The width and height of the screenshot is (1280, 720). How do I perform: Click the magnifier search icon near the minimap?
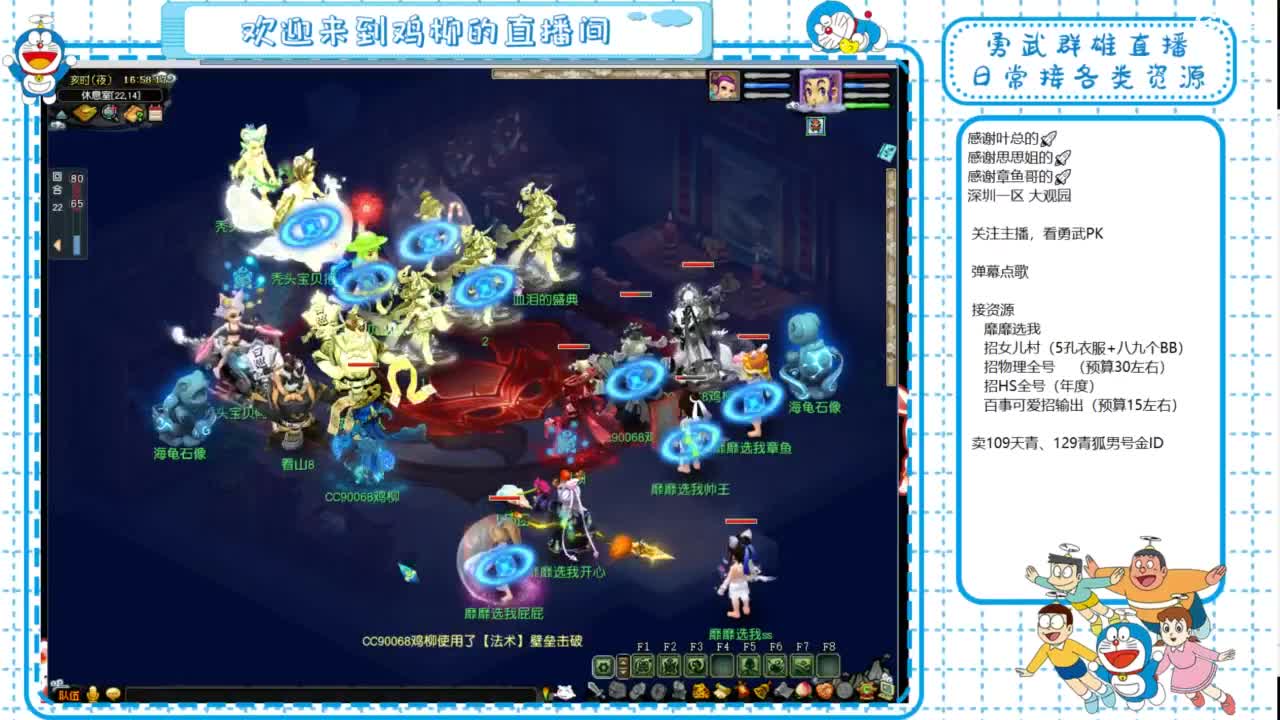(x=108, y=114)
